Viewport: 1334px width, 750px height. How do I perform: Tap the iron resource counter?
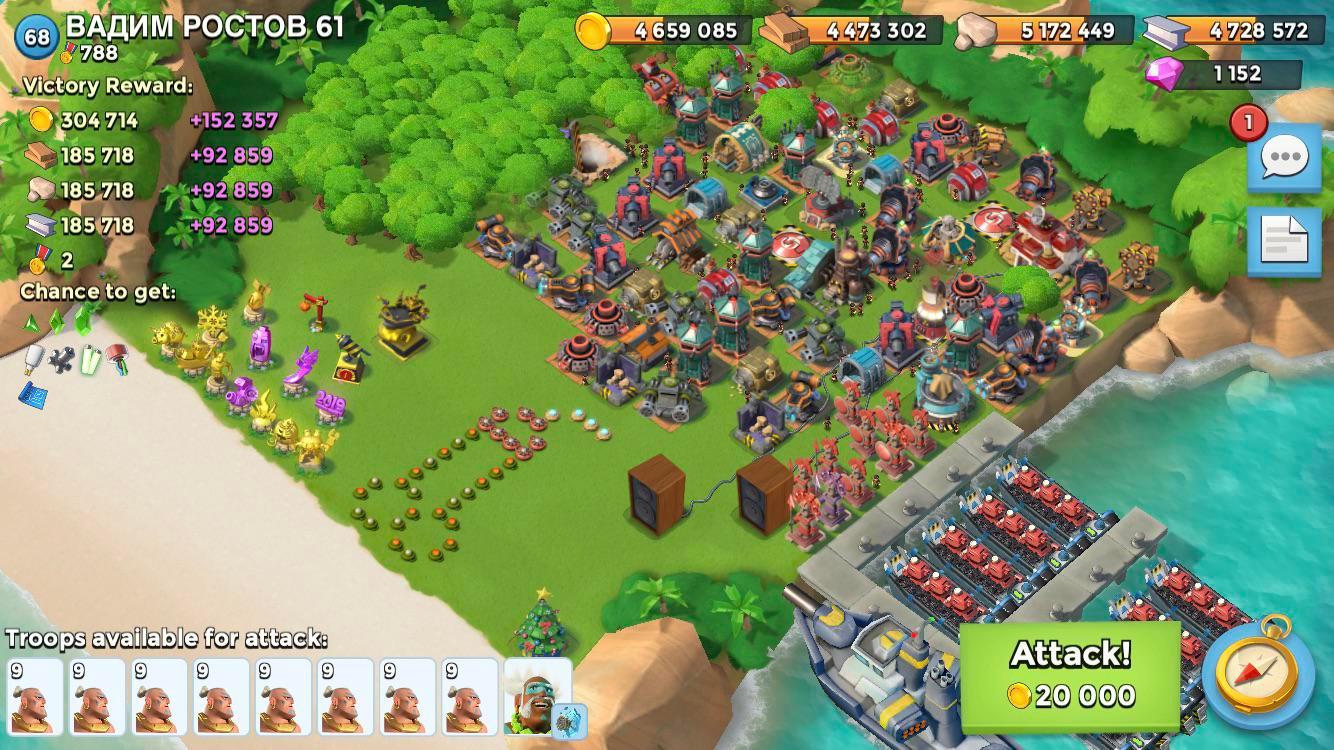pos(1230,30)
